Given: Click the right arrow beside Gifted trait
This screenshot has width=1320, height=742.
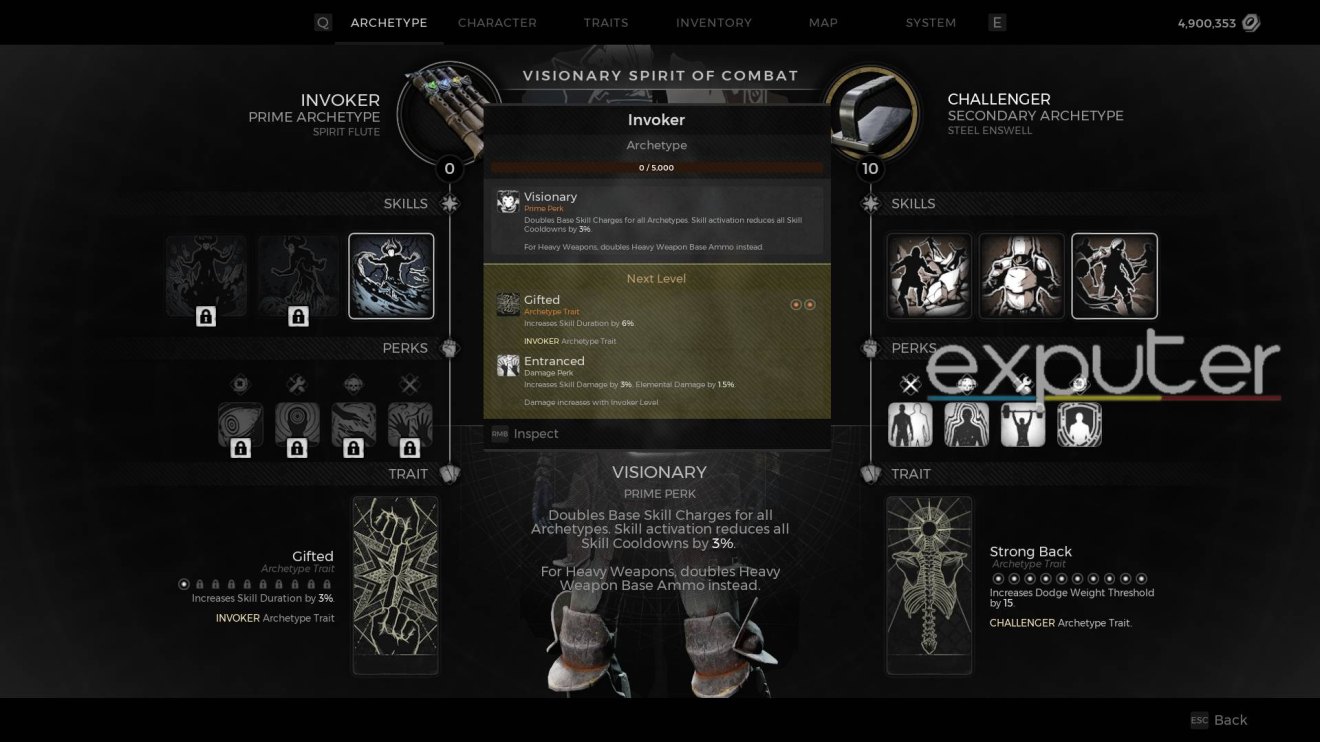Looking at the screenshot, I should point(809,305).
